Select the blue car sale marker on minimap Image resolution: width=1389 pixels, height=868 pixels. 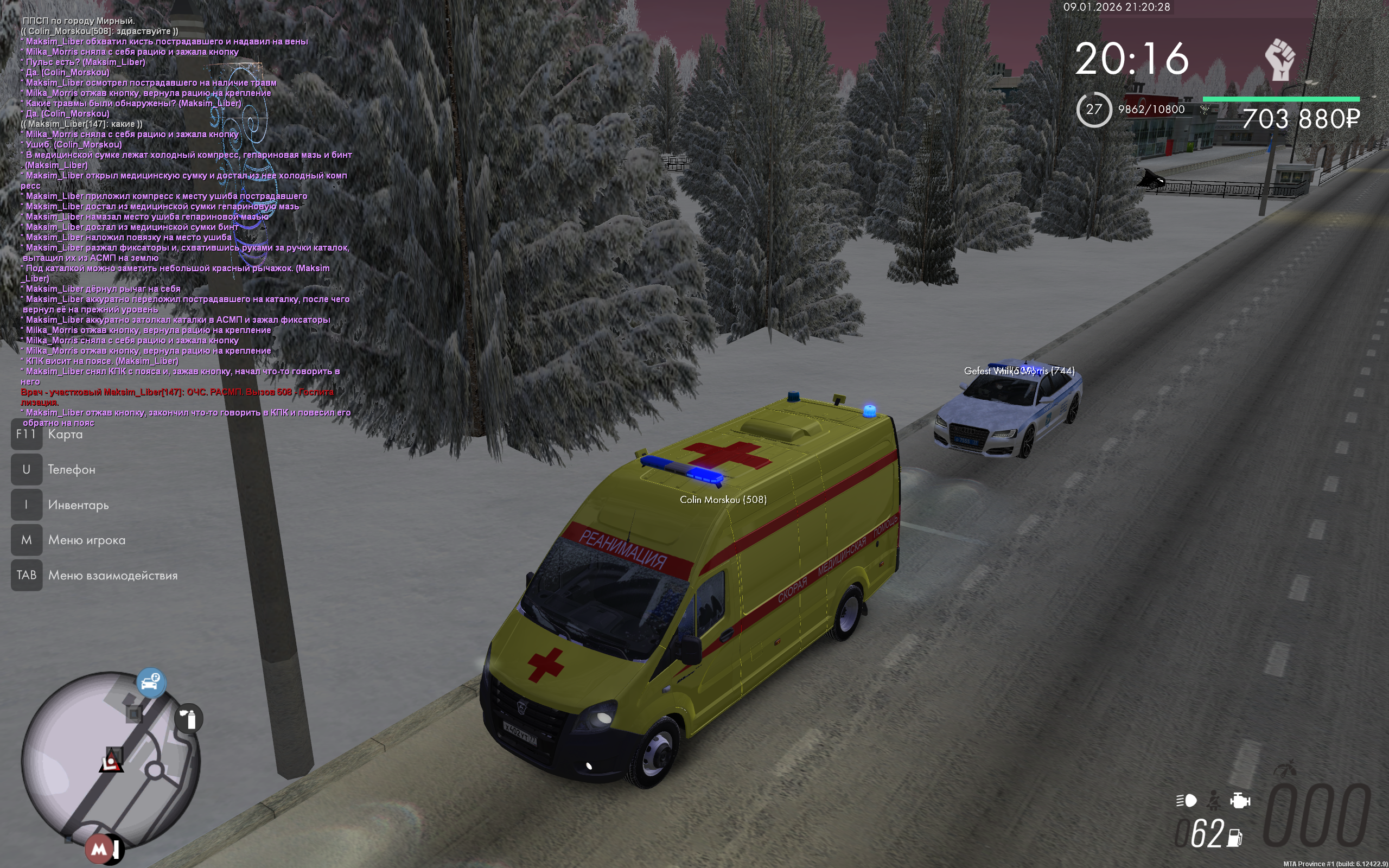coord(151,682)
